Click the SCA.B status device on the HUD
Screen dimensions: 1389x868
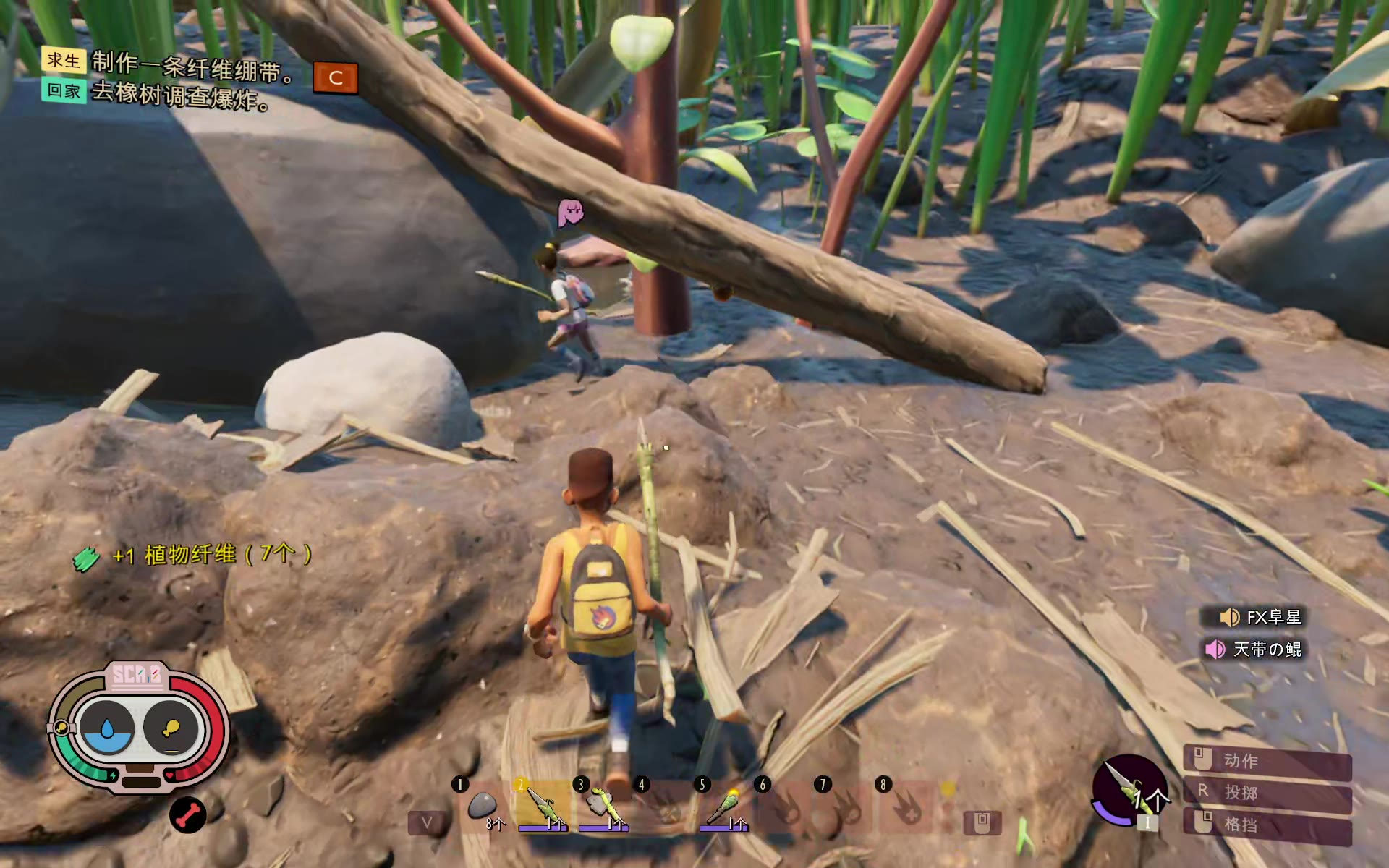pyautogui.click(x=137, y=727)
